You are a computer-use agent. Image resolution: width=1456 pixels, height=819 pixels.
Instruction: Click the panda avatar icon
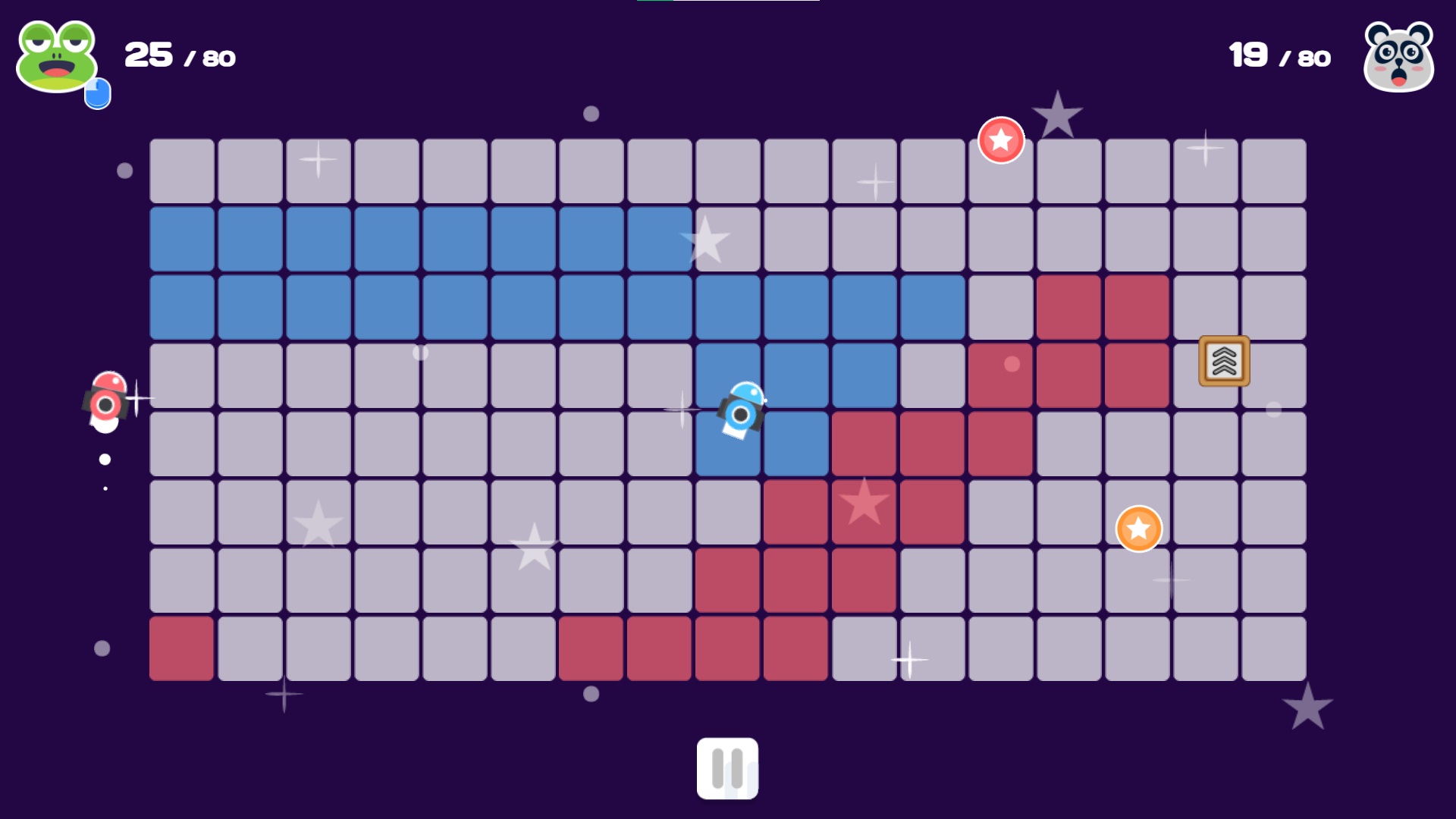pos(1399,55)
